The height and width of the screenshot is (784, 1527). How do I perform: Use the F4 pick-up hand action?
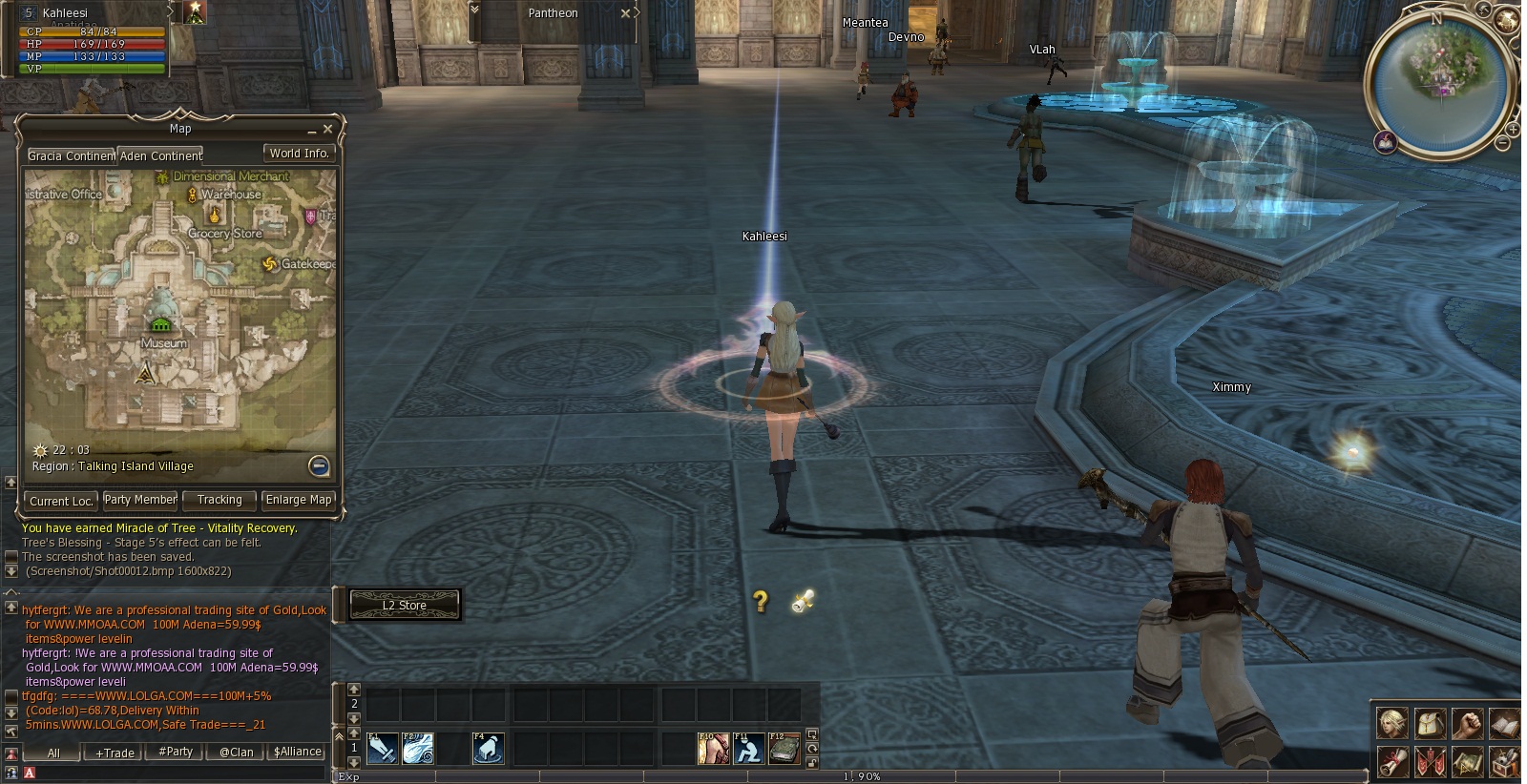[x=488, y=749]
